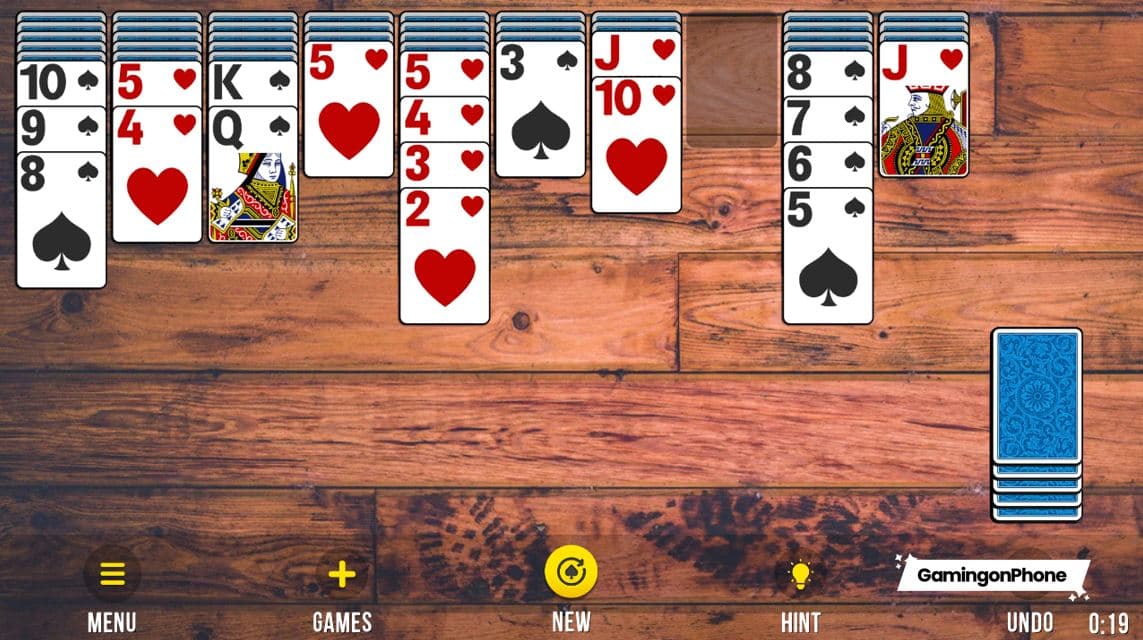The image size is (1143, 640).
Task: Choose the King of spades card
Action: click(253, 83)
